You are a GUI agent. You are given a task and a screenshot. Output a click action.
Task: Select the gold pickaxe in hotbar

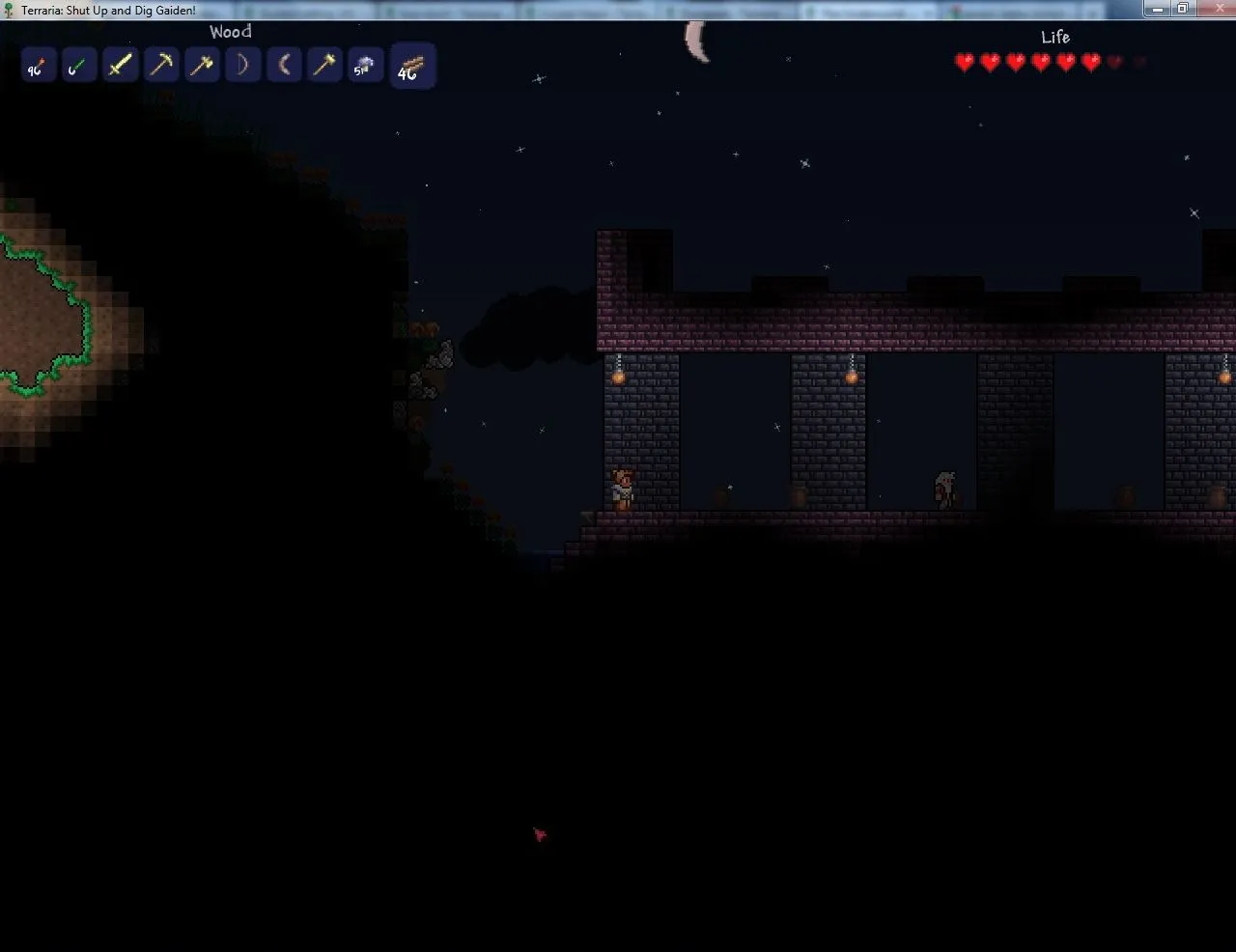pos(161,67)
